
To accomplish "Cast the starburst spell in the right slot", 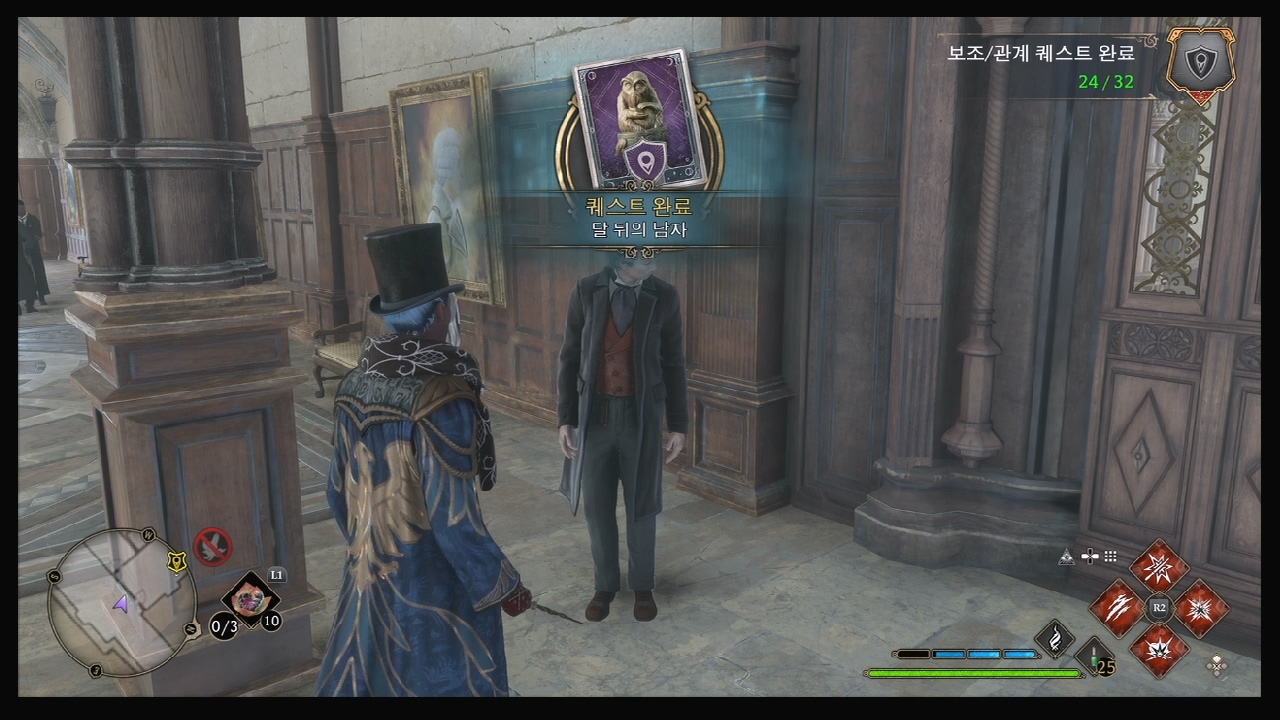I will pos(1201,607).
